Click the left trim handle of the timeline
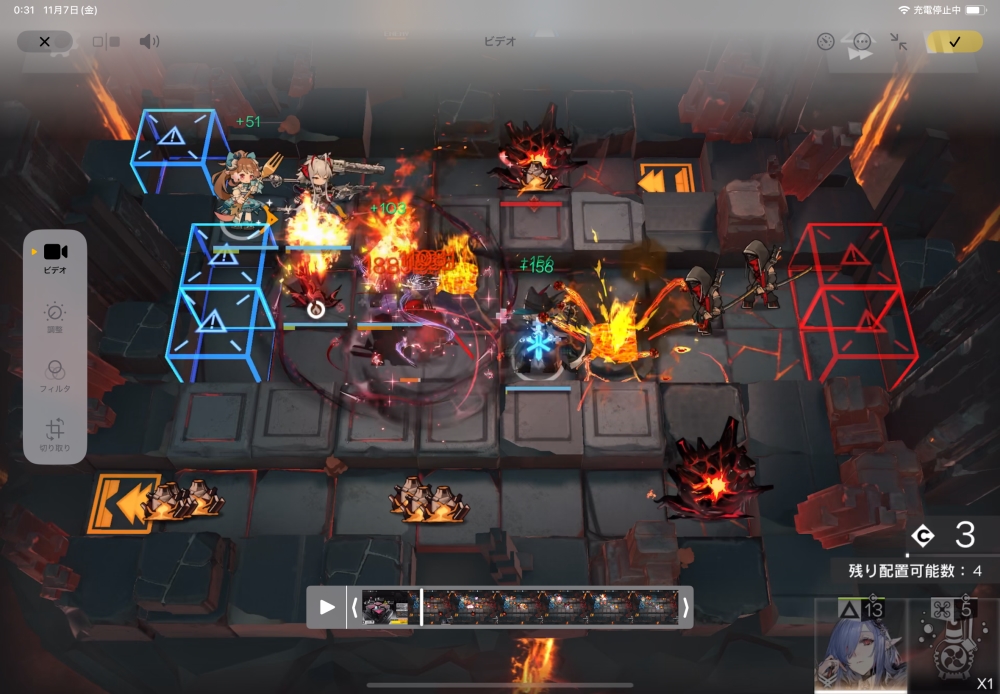 (354, 607)
